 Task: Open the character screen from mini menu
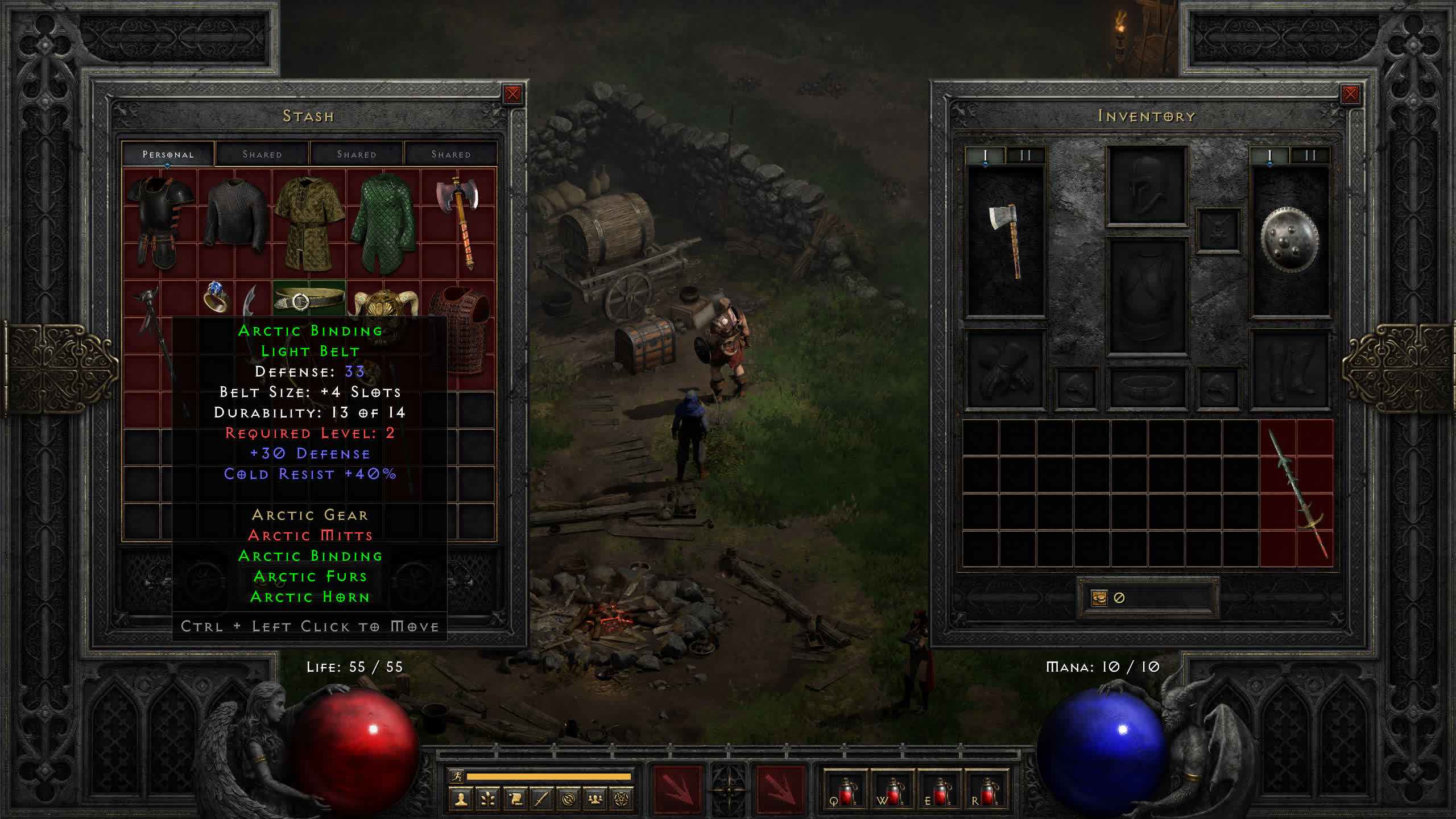pos(461,800)
